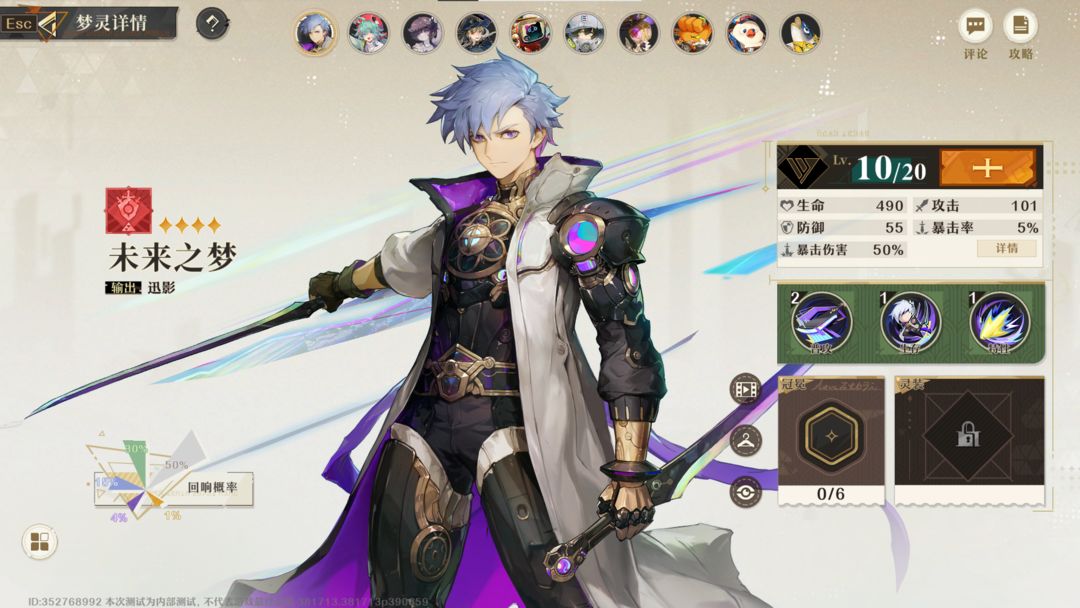Open the clothes hanger outfit icon
Screen dimensions: 1080x608
[745, 440]
